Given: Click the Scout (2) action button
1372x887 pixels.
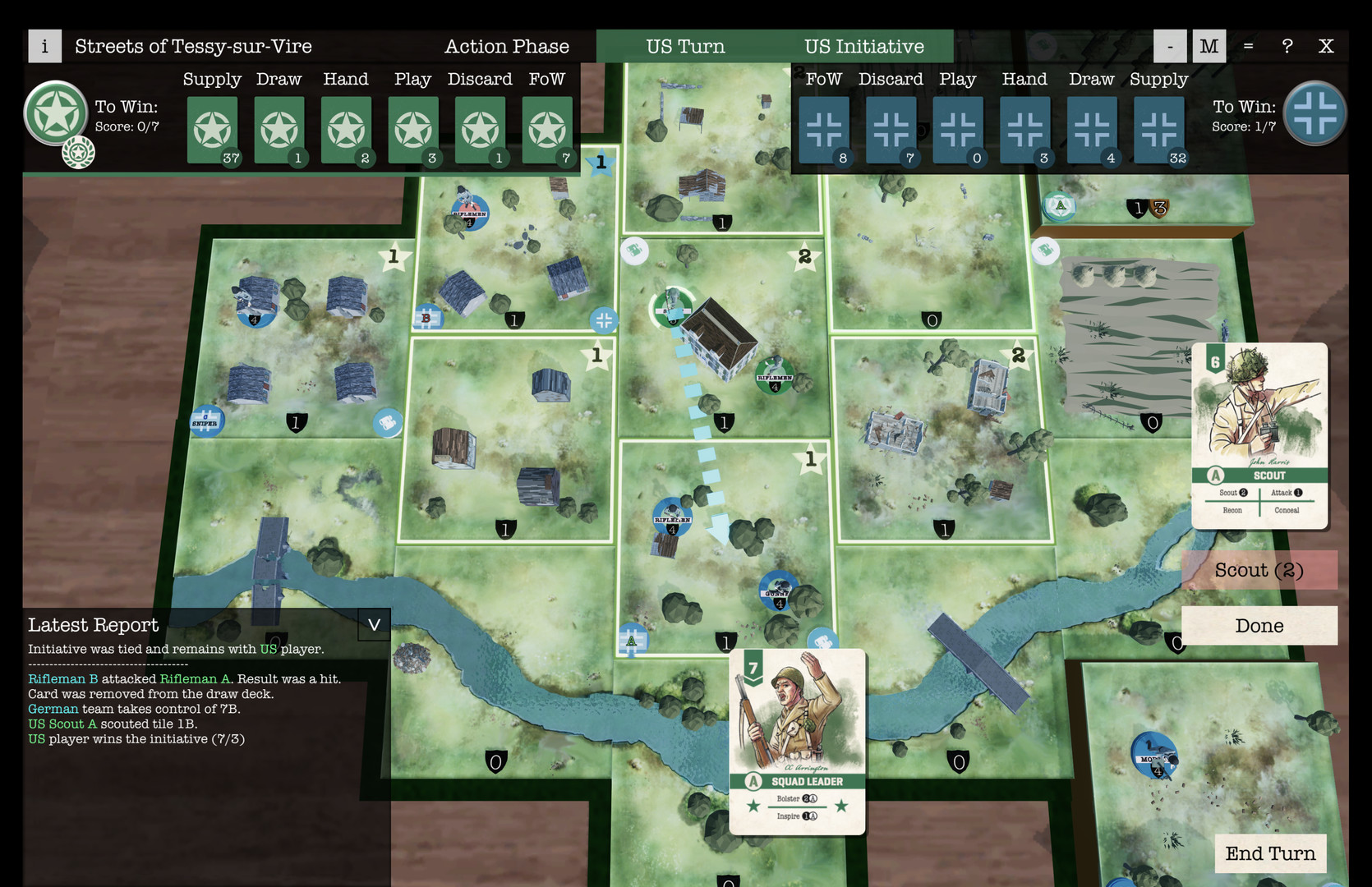Looking at the screenshot, I should tap(1259, 569).
